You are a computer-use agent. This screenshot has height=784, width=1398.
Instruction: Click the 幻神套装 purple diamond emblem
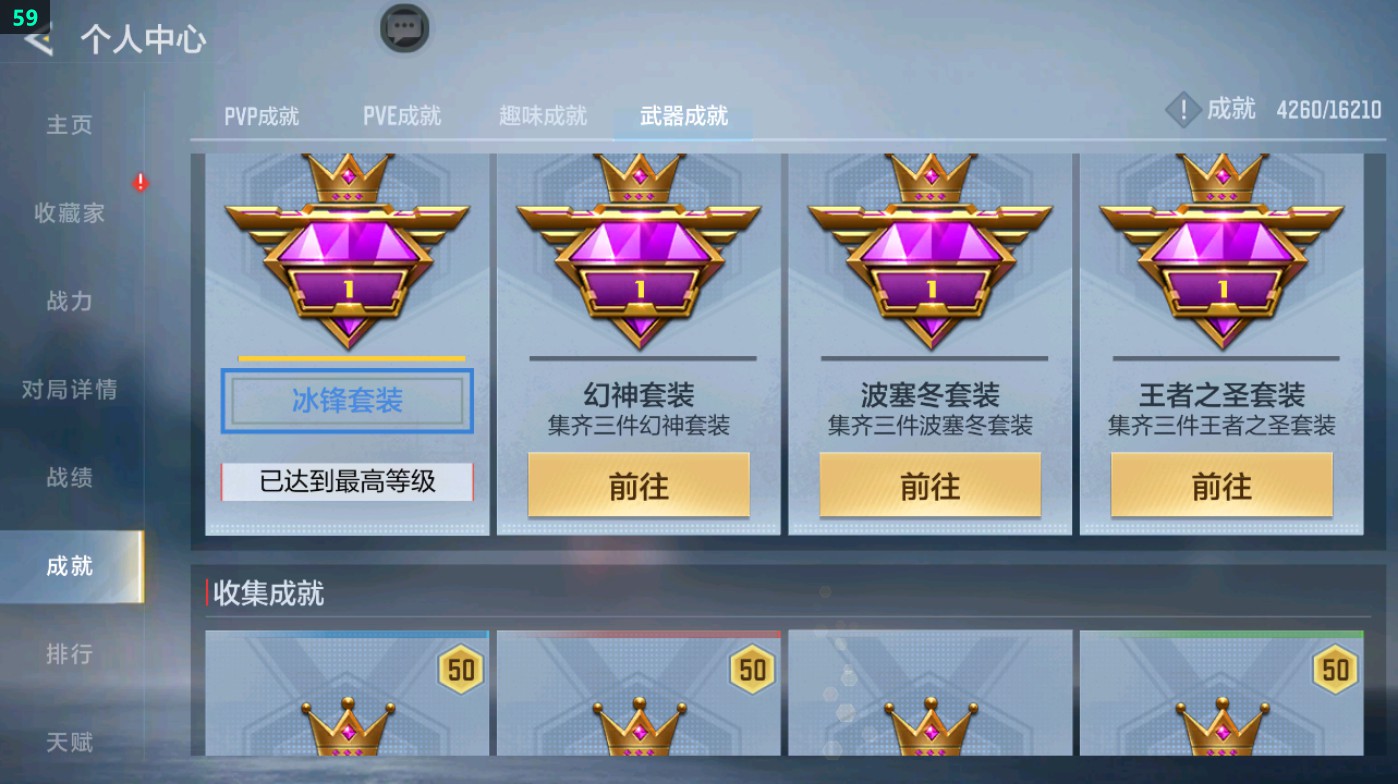tap(638, 250)
